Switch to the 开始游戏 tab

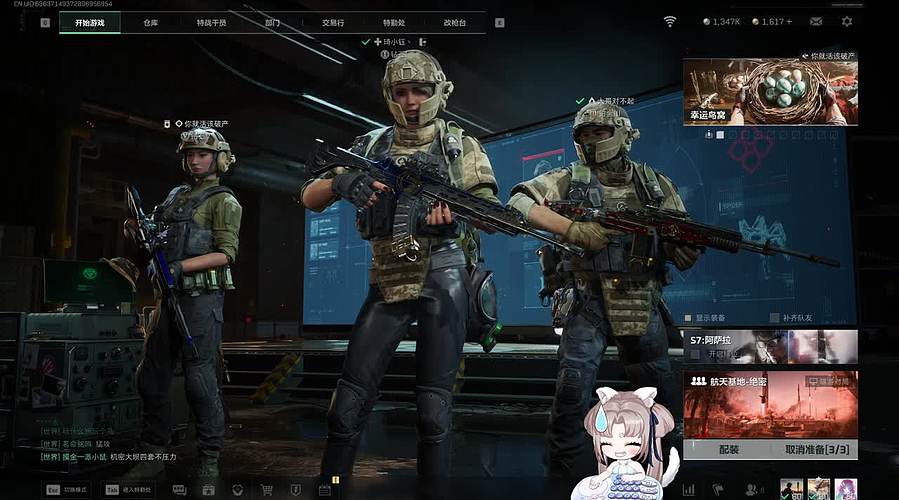click(x=89, y=22)
